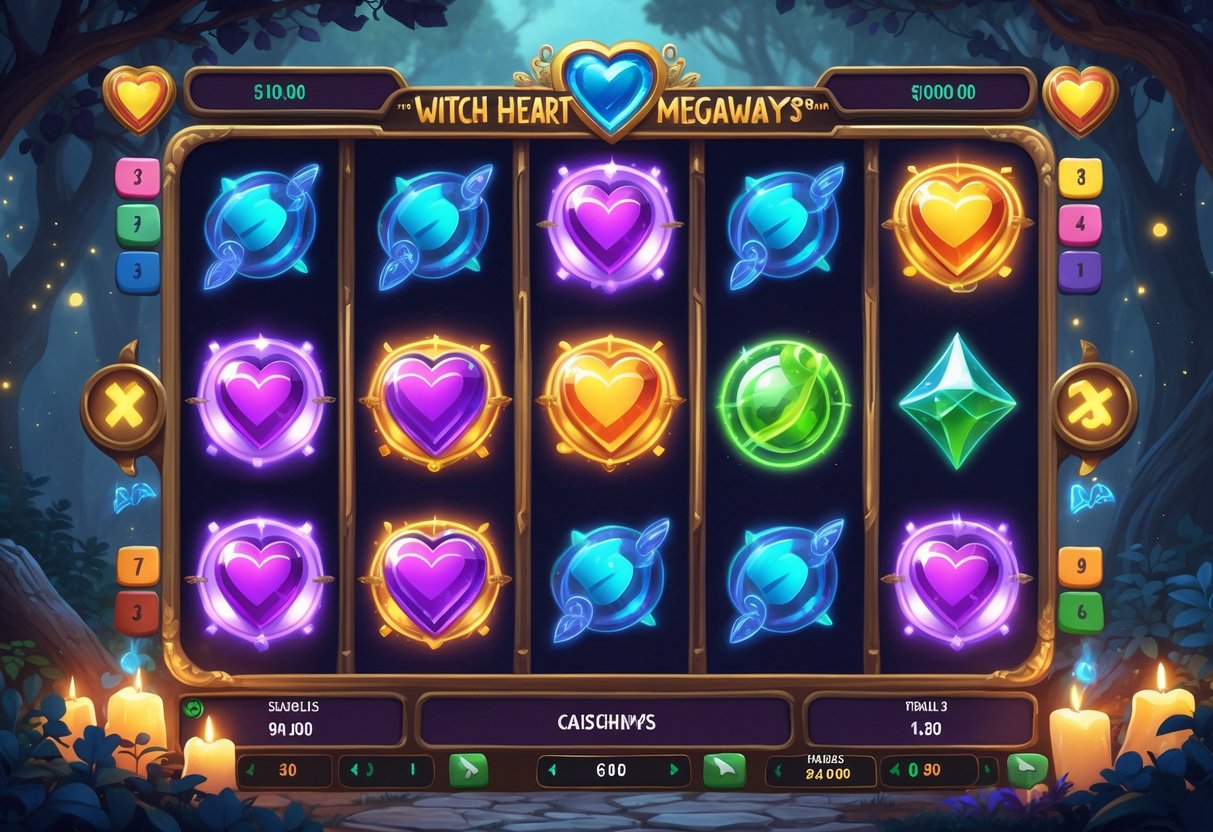Screen dimensions: 1213x832
Task: Click the green arrow button at the far right of the bottom bar
Action: (x=1026, y=770)
